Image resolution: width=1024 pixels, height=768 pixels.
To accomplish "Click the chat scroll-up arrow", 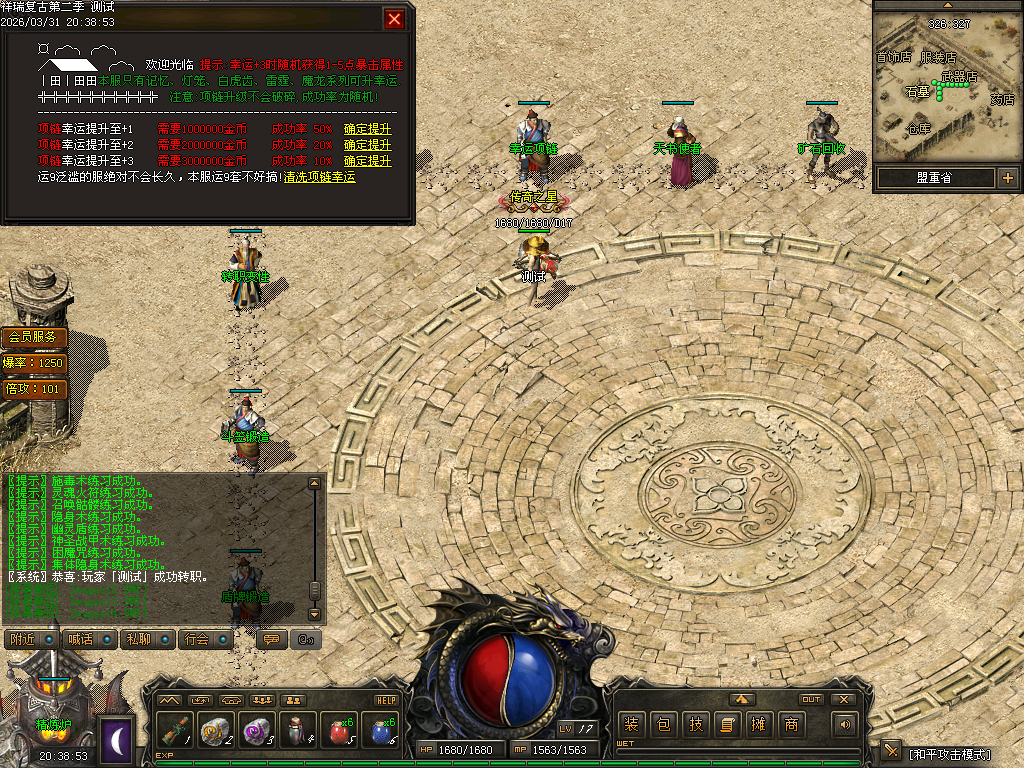I will pyautogui.click(x=315, y=483).
